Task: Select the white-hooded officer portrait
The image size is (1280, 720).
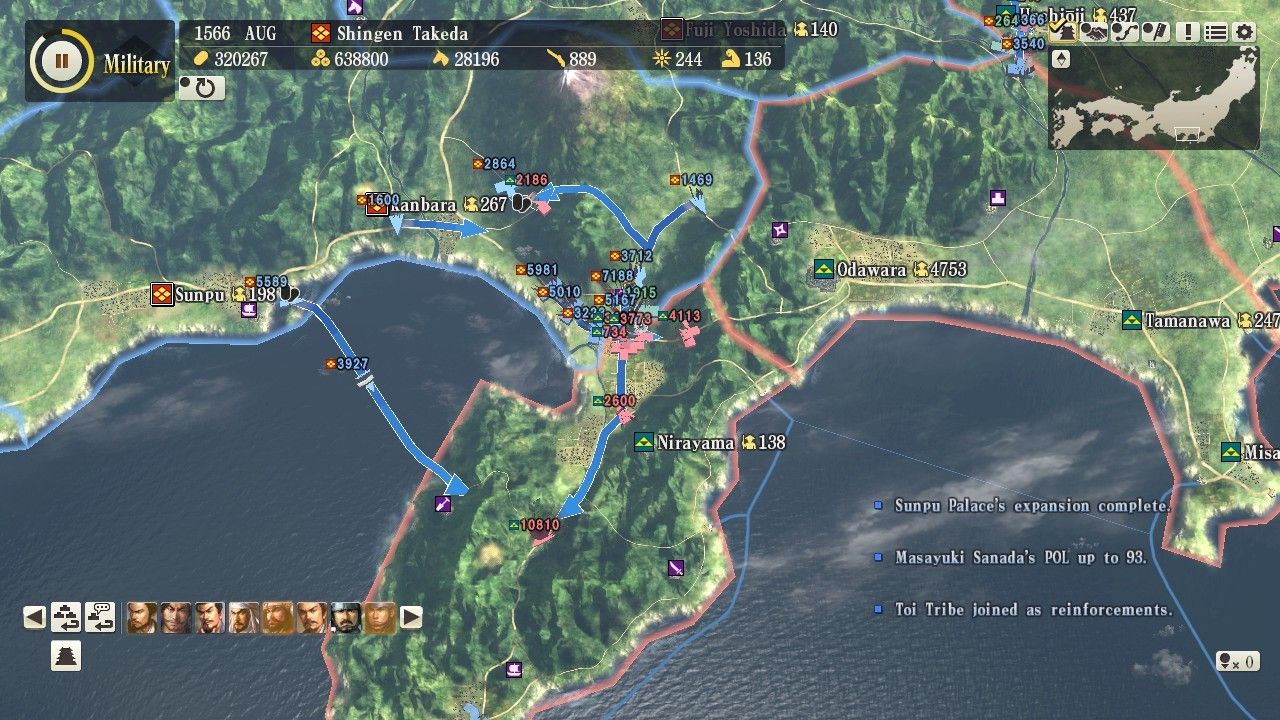Action: click(x=244, y=617)
